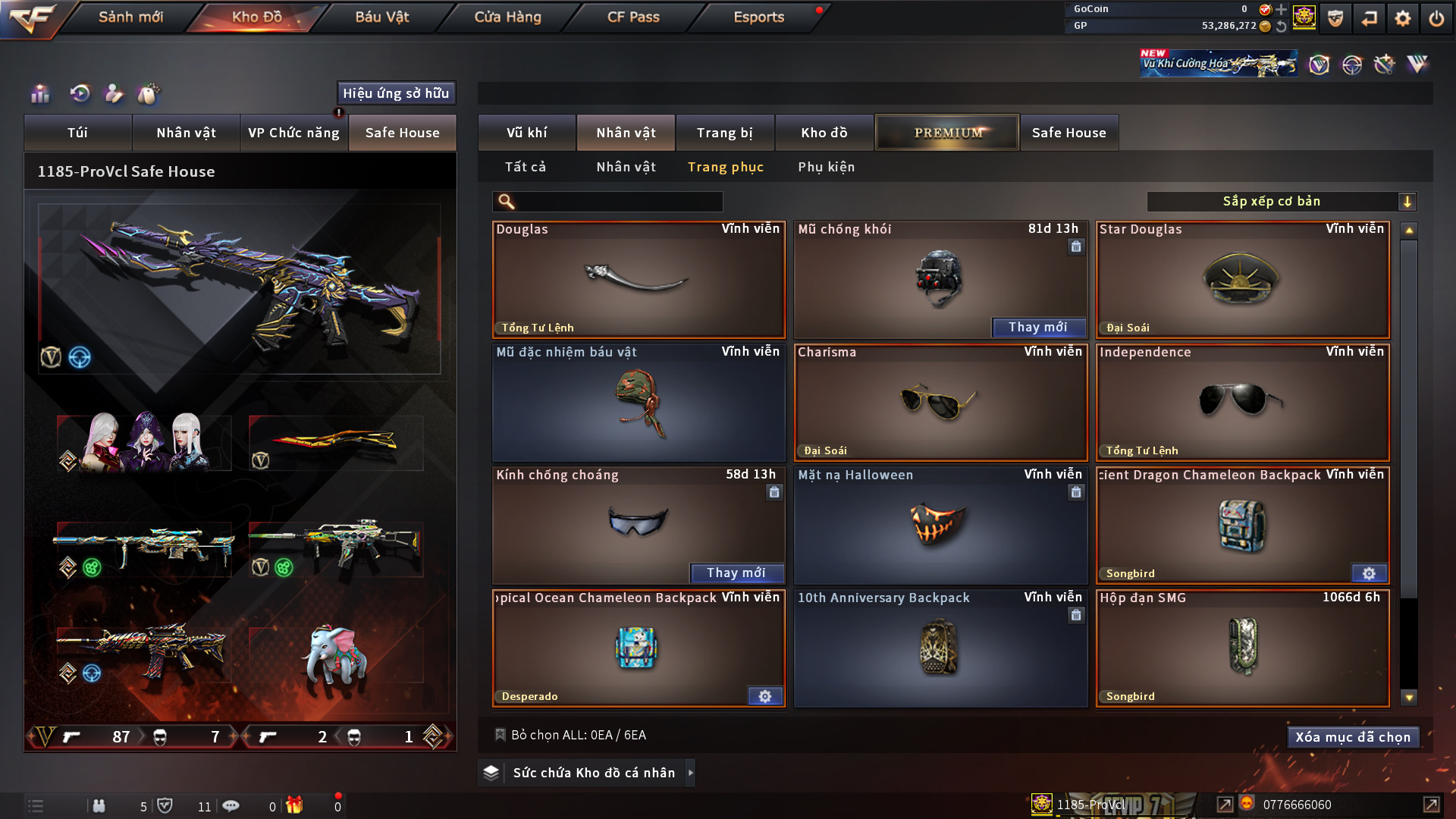Pick the Mặt nạ Halloween mask item
Screen dimensions: 1456x819
940,526
